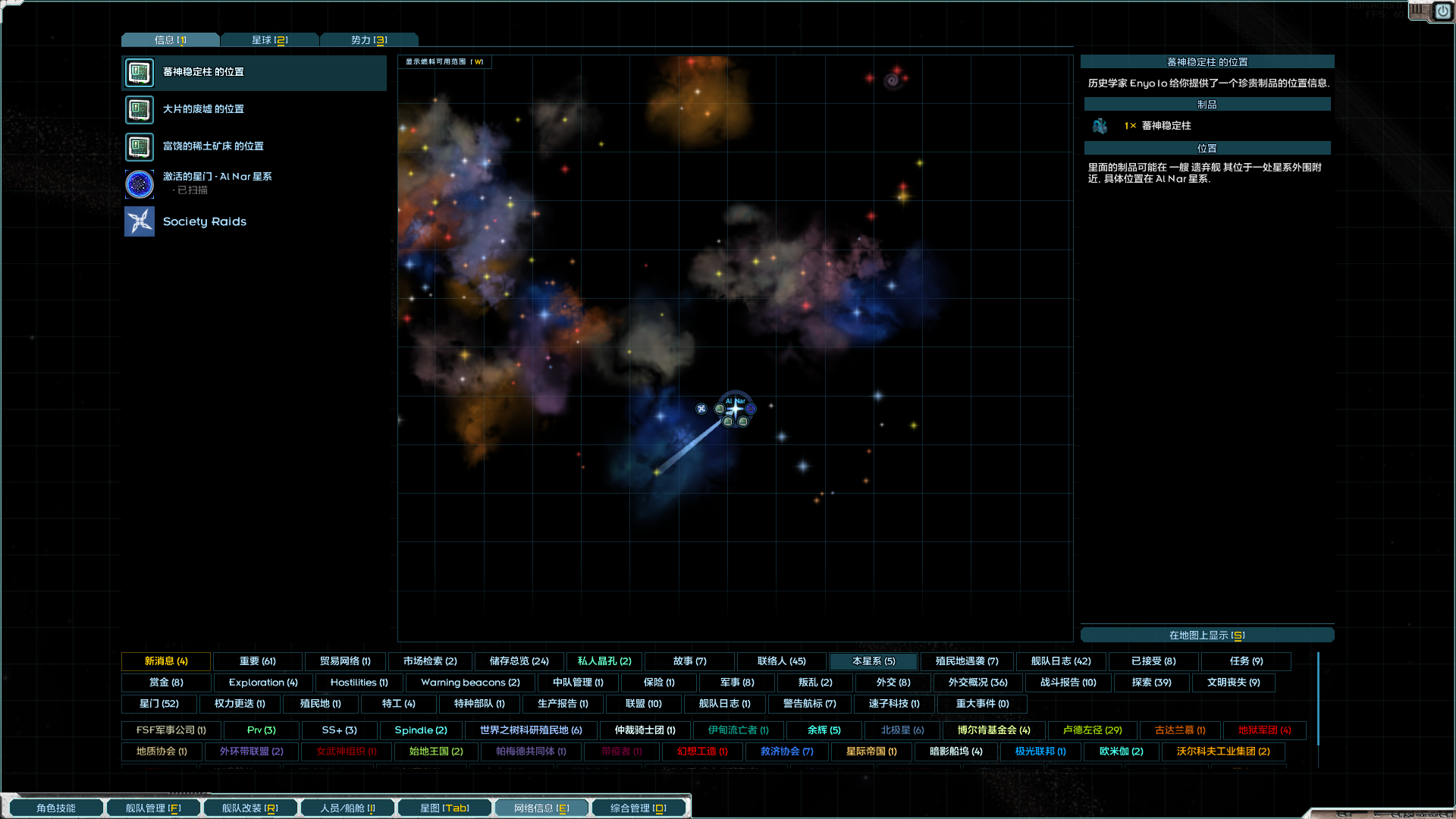1456x819 pixels.
Task: Click the artifact icon under 制品 panel
Action: [x=1100, y=126]
